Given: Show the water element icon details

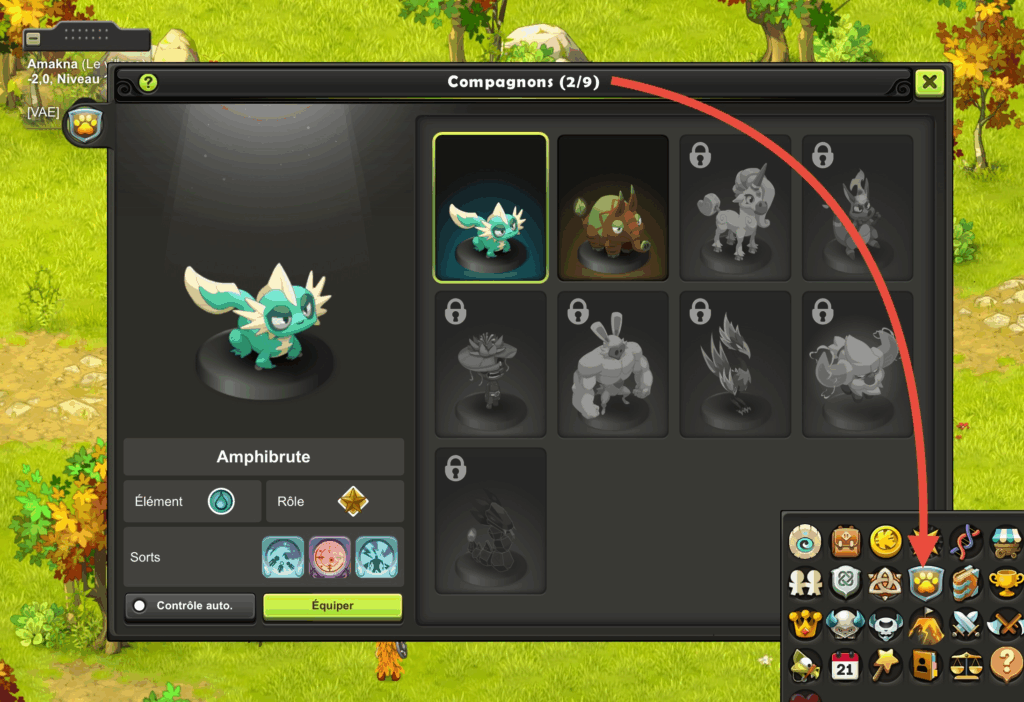Looking at the screenshot, I should [221, 501].
